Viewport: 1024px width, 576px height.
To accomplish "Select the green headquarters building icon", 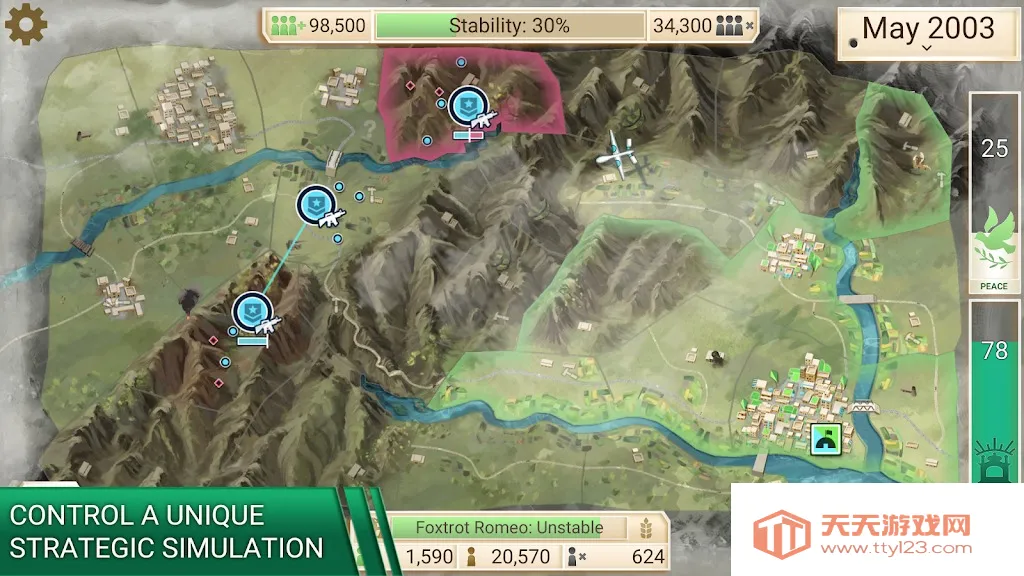I will 826,439.
